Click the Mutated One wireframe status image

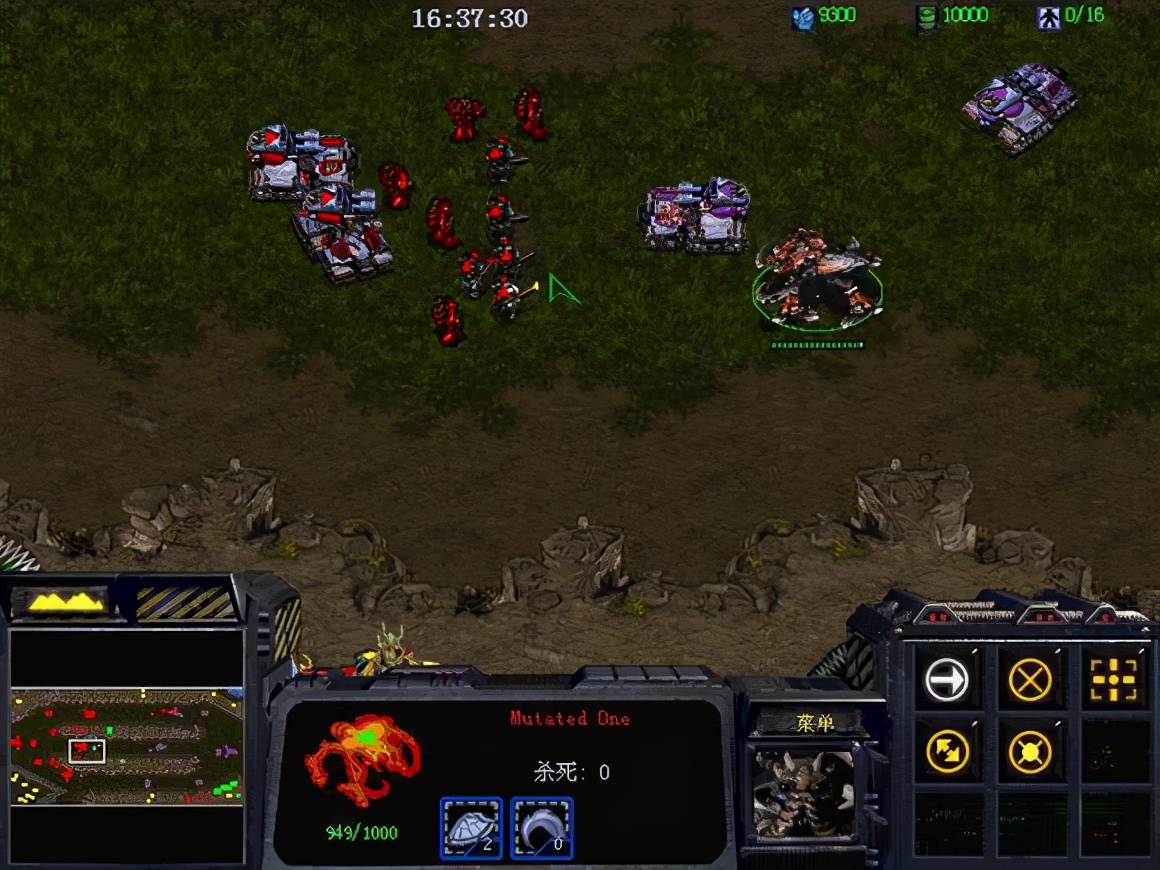click(360, 758)
